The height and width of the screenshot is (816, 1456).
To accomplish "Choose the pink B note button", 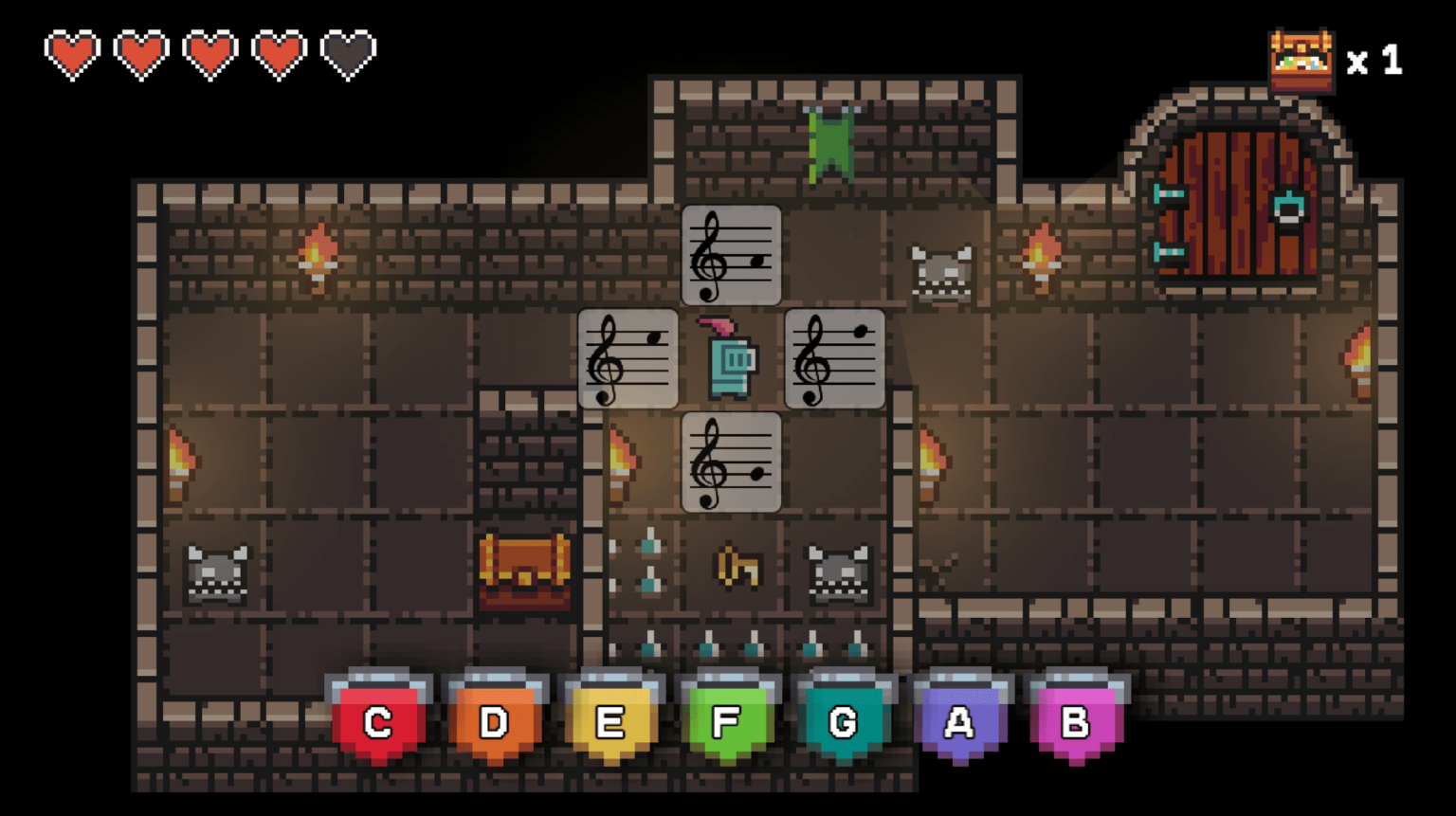I will [x=1076, y=720].
